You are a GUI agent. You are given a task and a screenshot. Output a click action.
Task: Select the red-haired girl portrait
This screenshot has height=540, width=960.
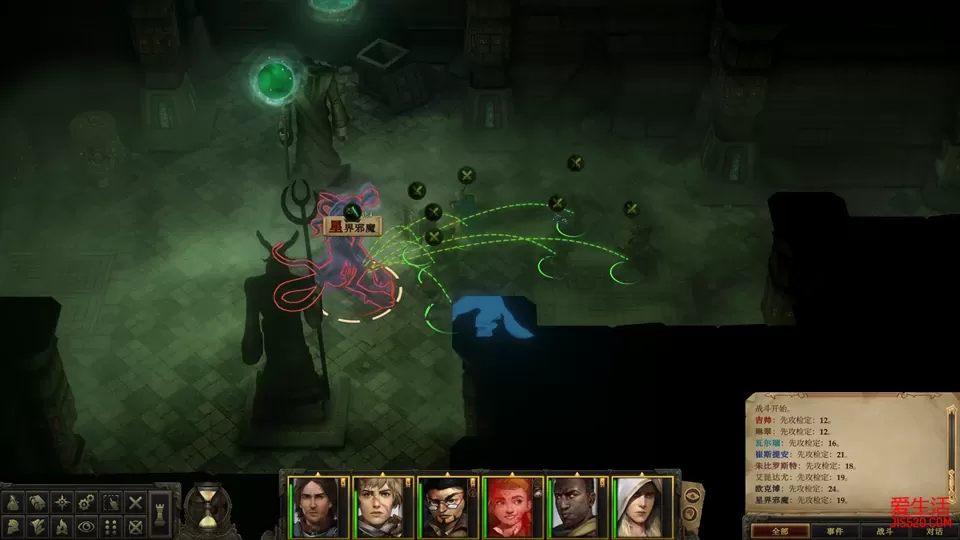[x=513, y=507]
